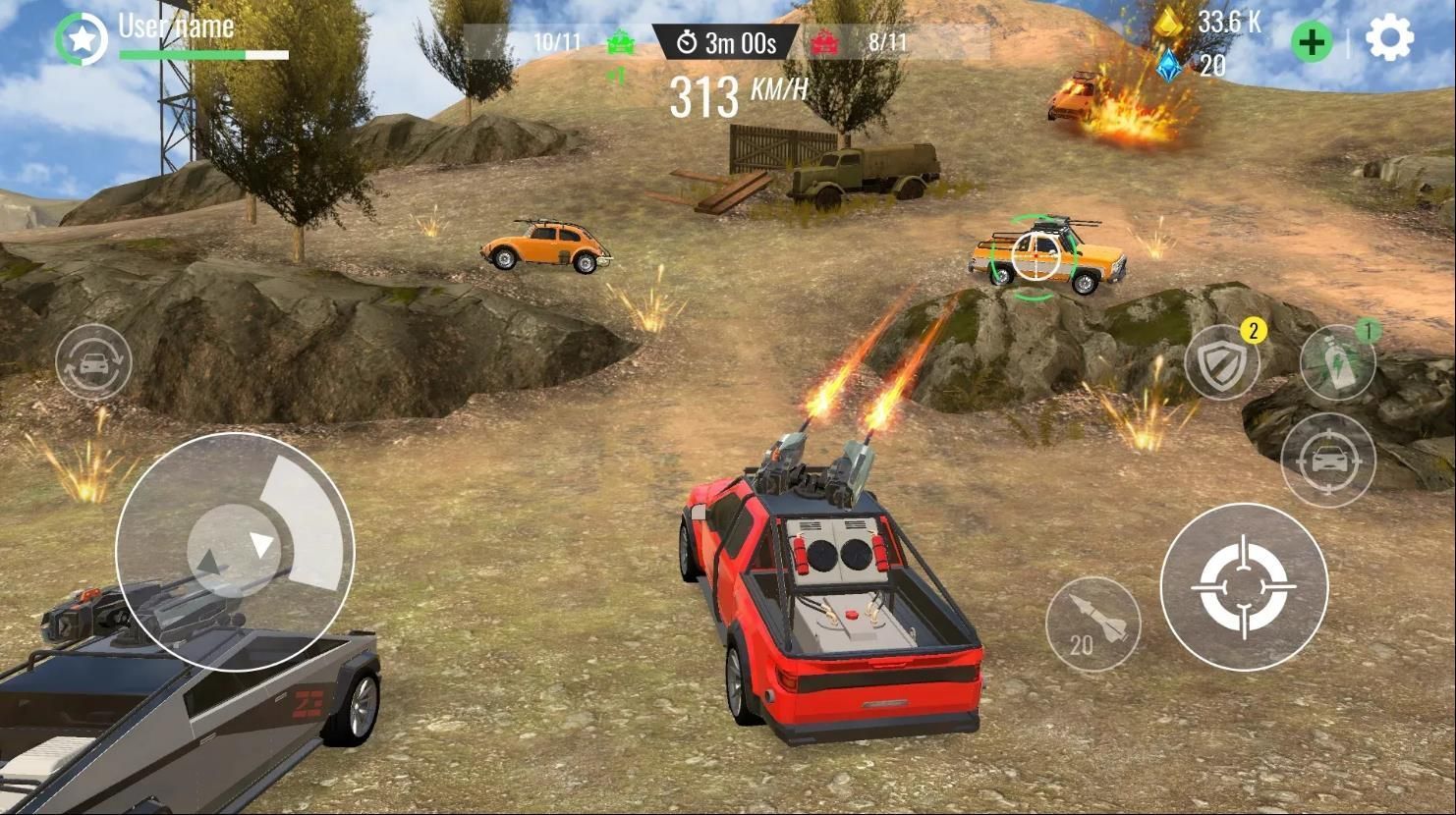Activate the shield ability
The width and height of the screenshot is (1456, 815).
1223,363
